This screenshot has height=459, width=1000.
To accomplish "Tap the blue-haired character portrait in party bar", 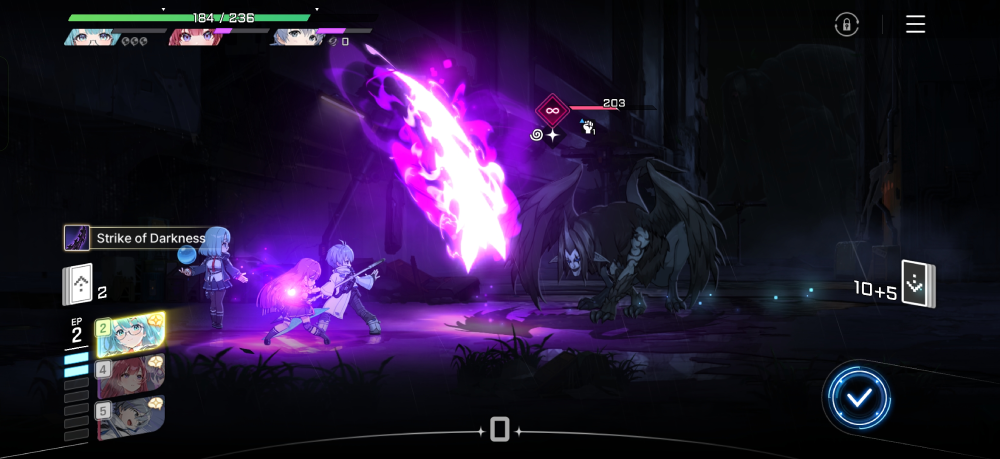I will [296, 38].
